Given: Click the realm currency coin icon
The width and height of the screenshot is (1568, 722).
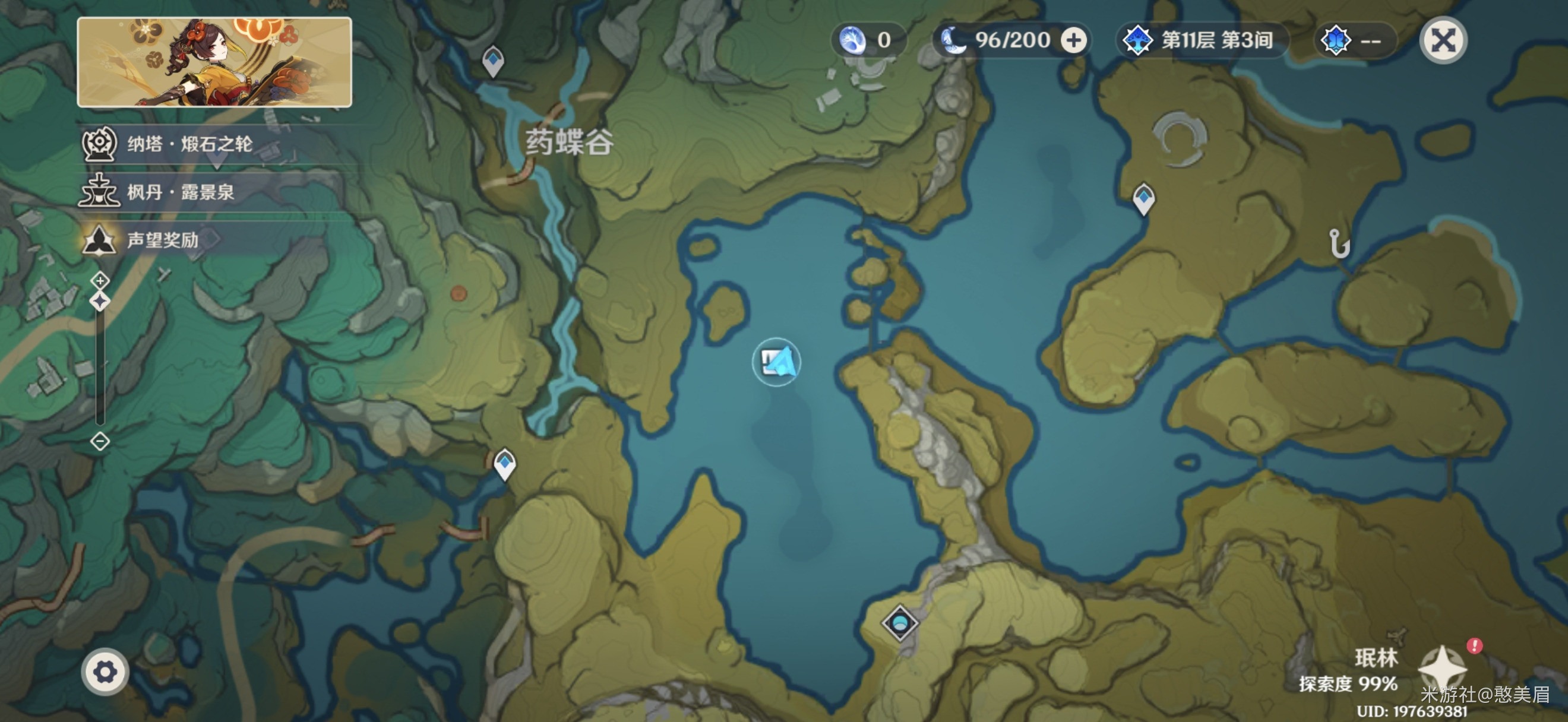Looking at the screenshot, I should [852, 41].
